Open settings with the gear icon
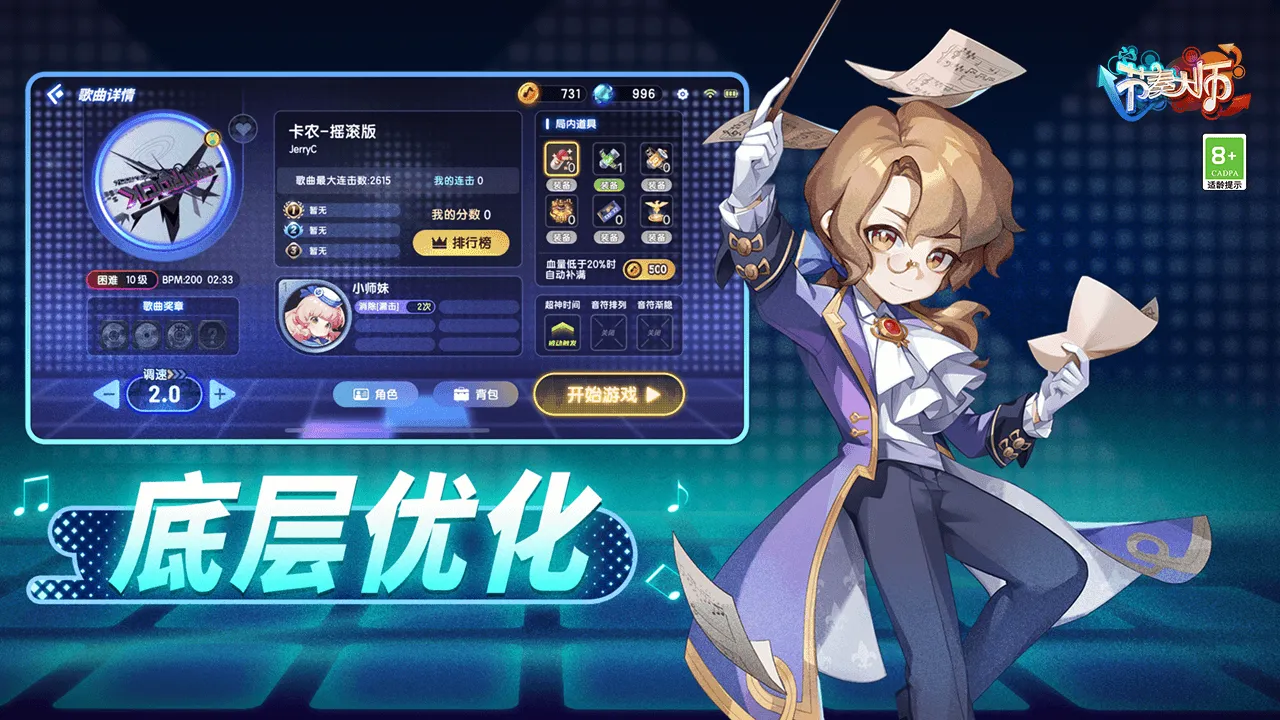 [x=684, y=93]
